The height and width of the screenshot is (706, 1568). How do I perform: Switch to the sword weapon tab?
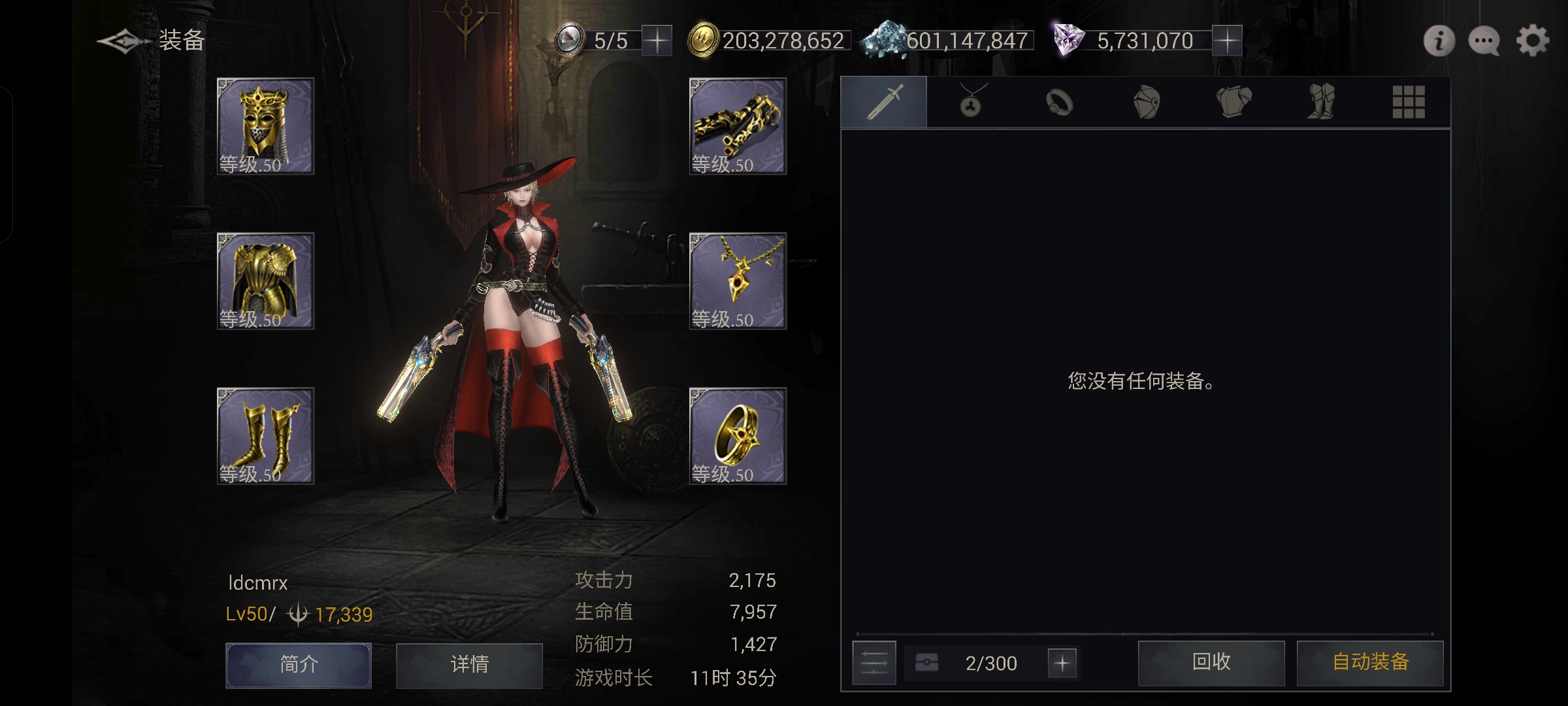[884, 102]
